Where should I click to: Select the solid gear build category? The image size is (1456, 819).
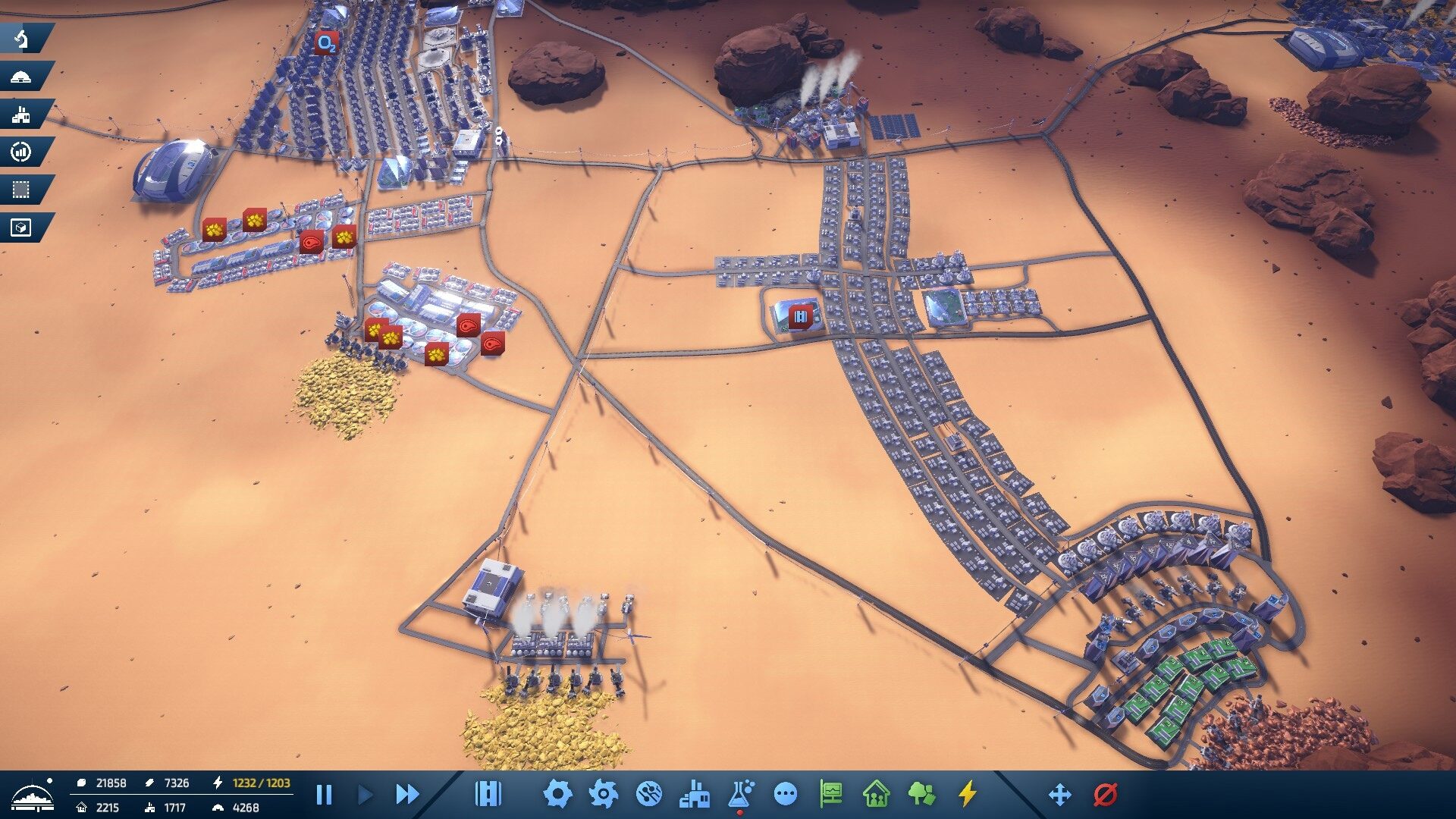tap(557, 794)
